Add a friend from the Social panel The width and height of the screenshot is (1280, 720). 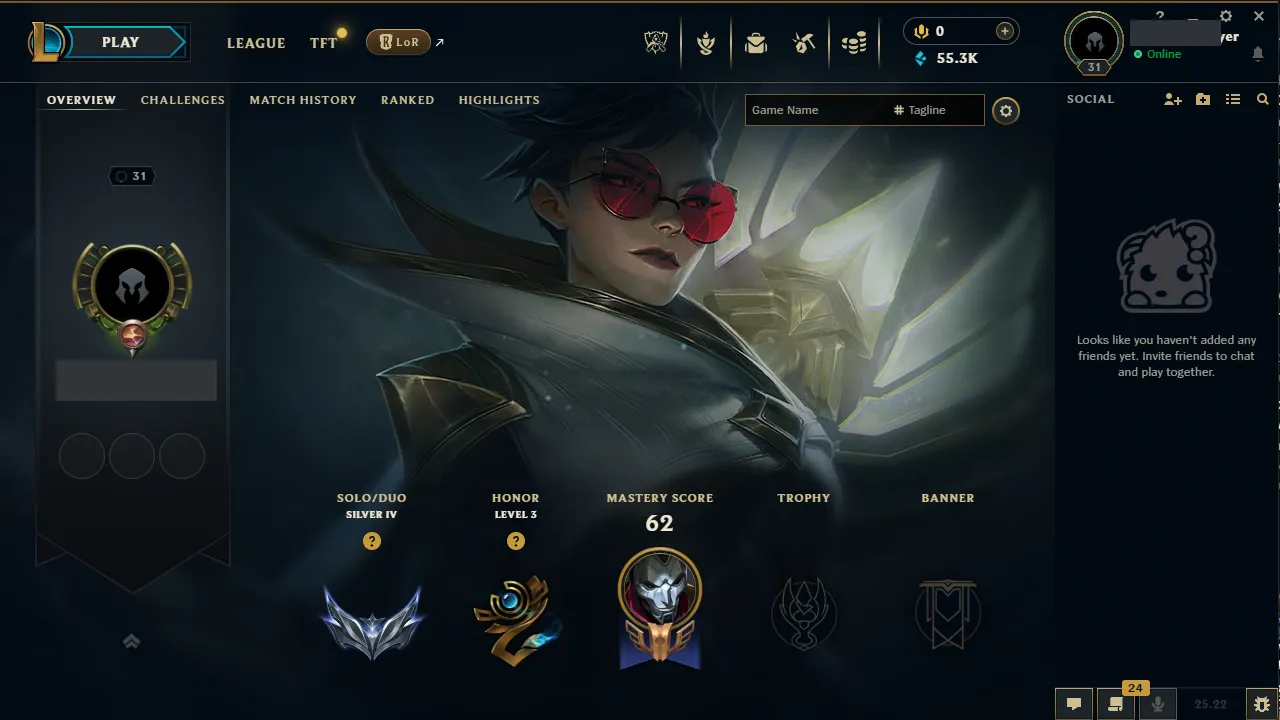(1172, 99)
